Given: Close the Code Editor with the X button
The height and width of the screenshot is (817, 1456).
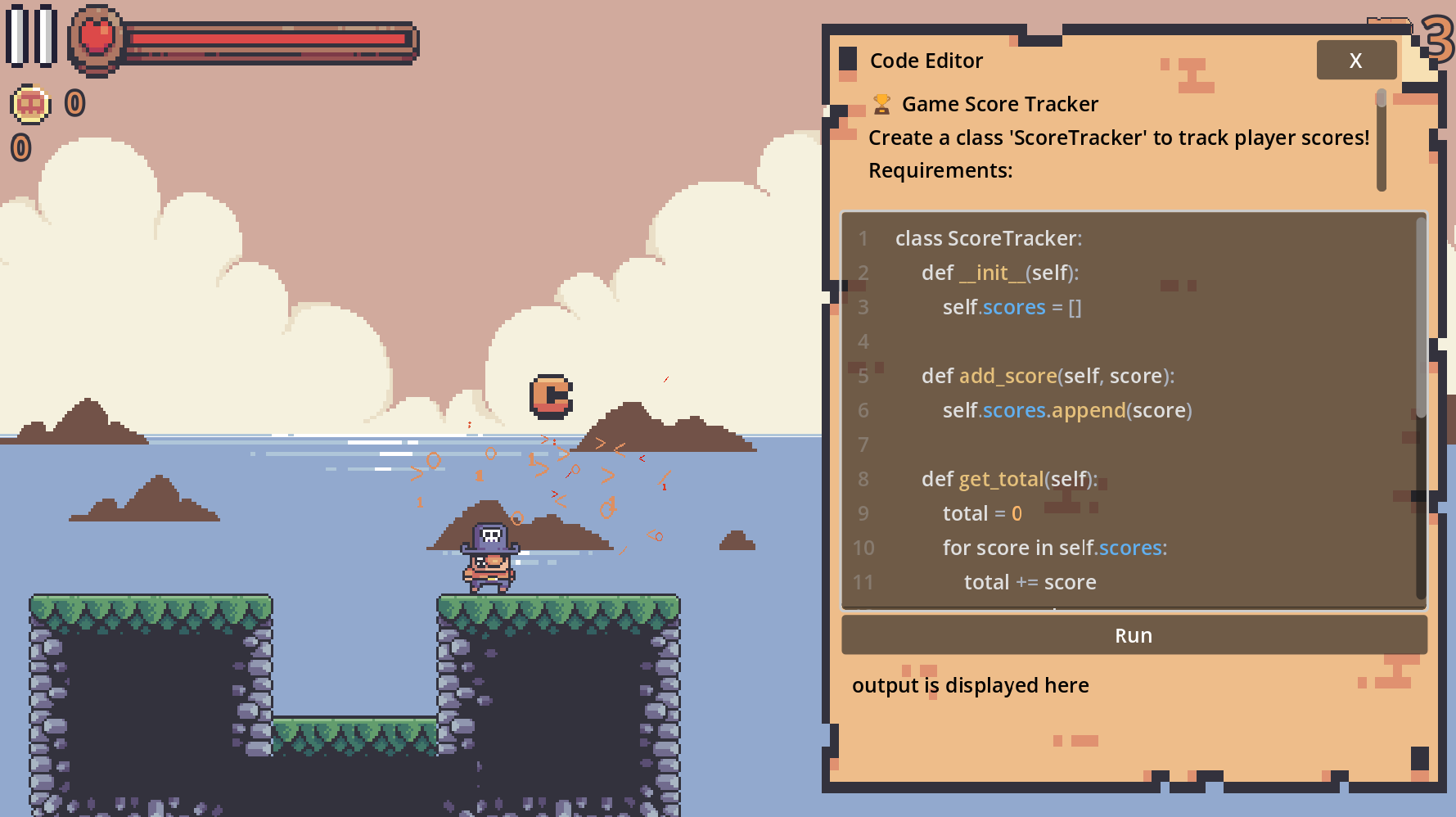Looking at the screenshot, I should [x=1356, y=60].
